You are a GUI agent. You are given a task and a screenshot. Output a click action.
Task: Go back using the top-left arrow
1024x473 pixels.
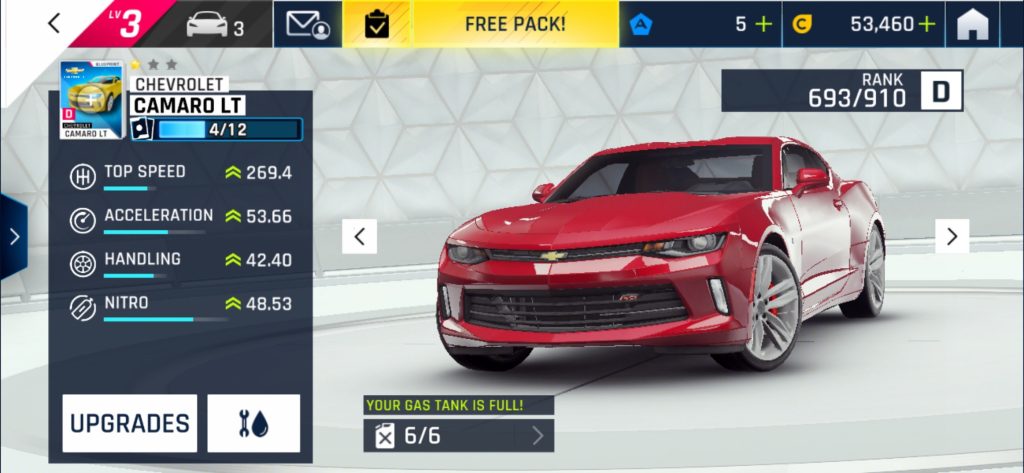click(x=55, y=23)
